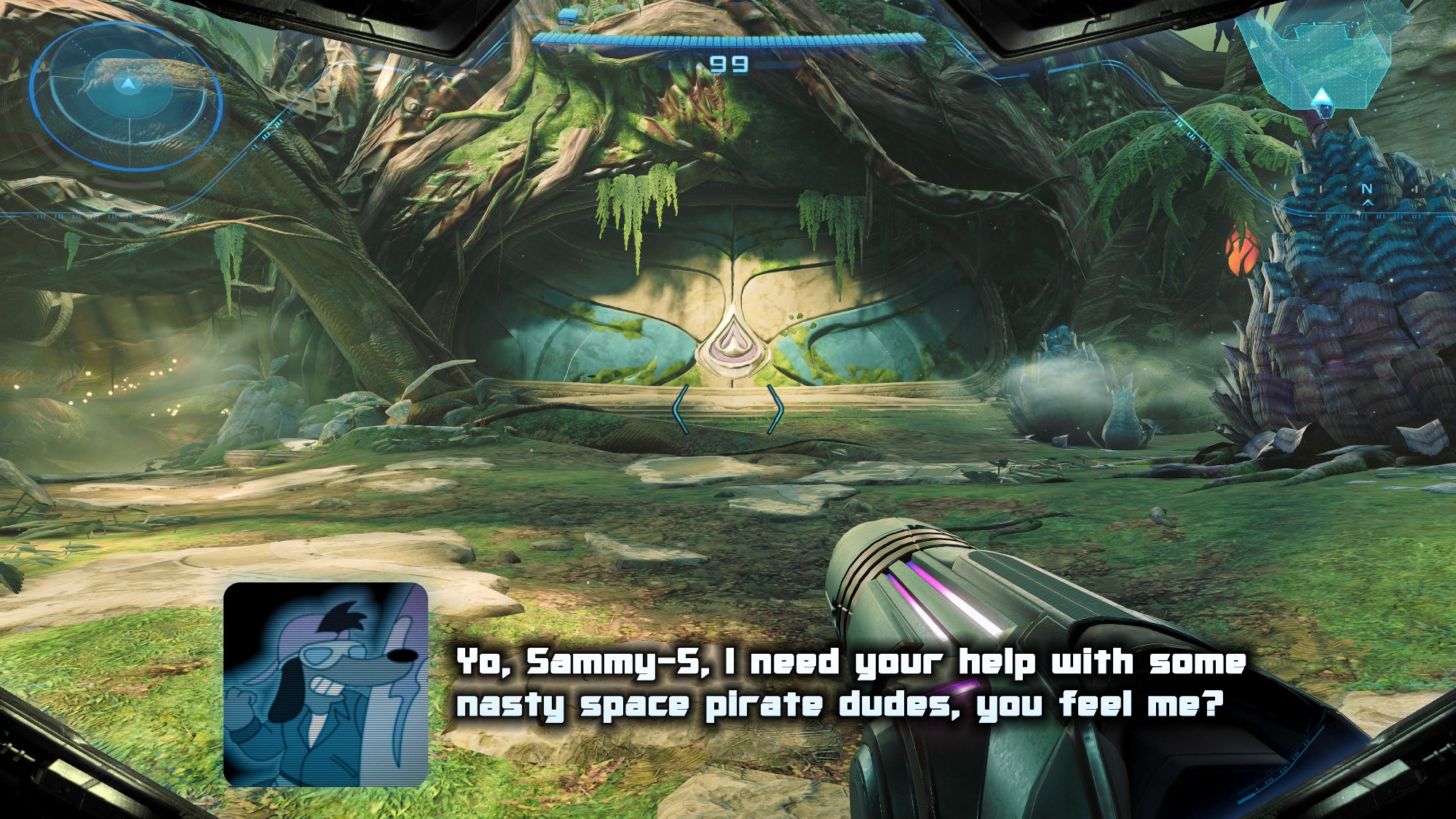The height and width of the screenshot is (819, 1456).
Task: Select the dog speaker portrait
Action: click(325, 684)
